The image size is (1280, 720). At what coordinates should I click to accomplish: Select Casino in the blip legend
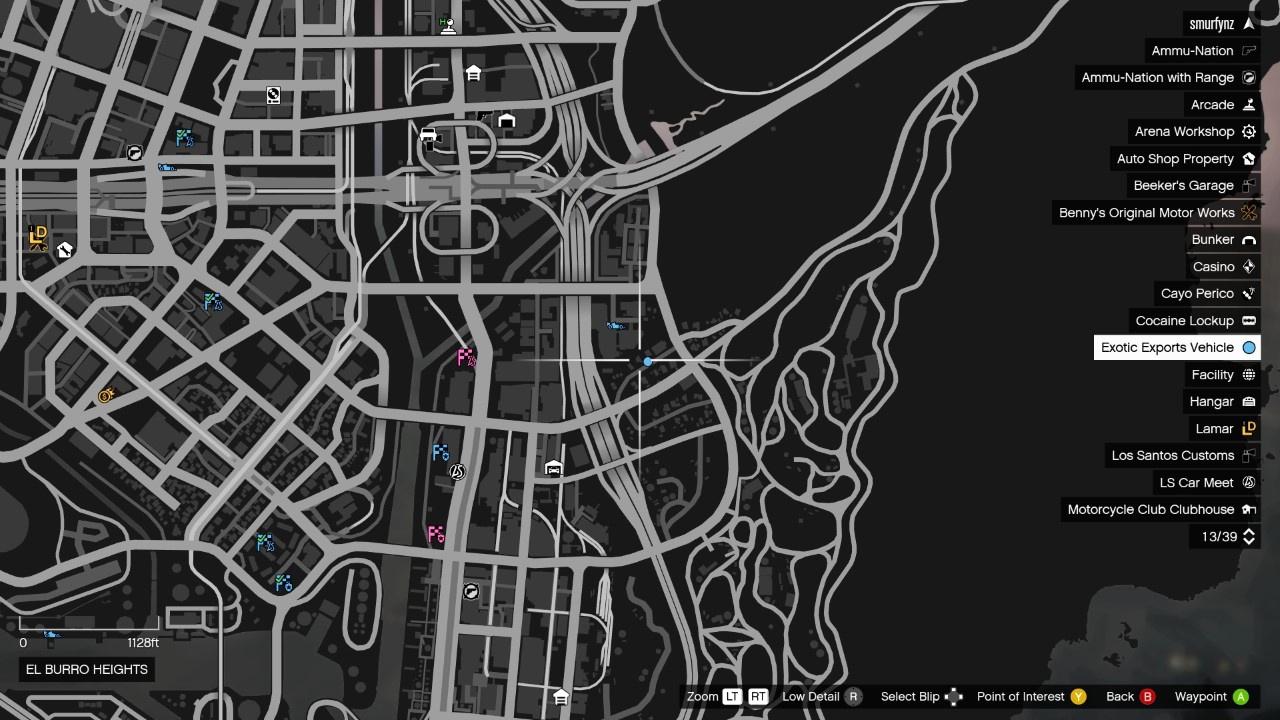(x=1213, y=267)
